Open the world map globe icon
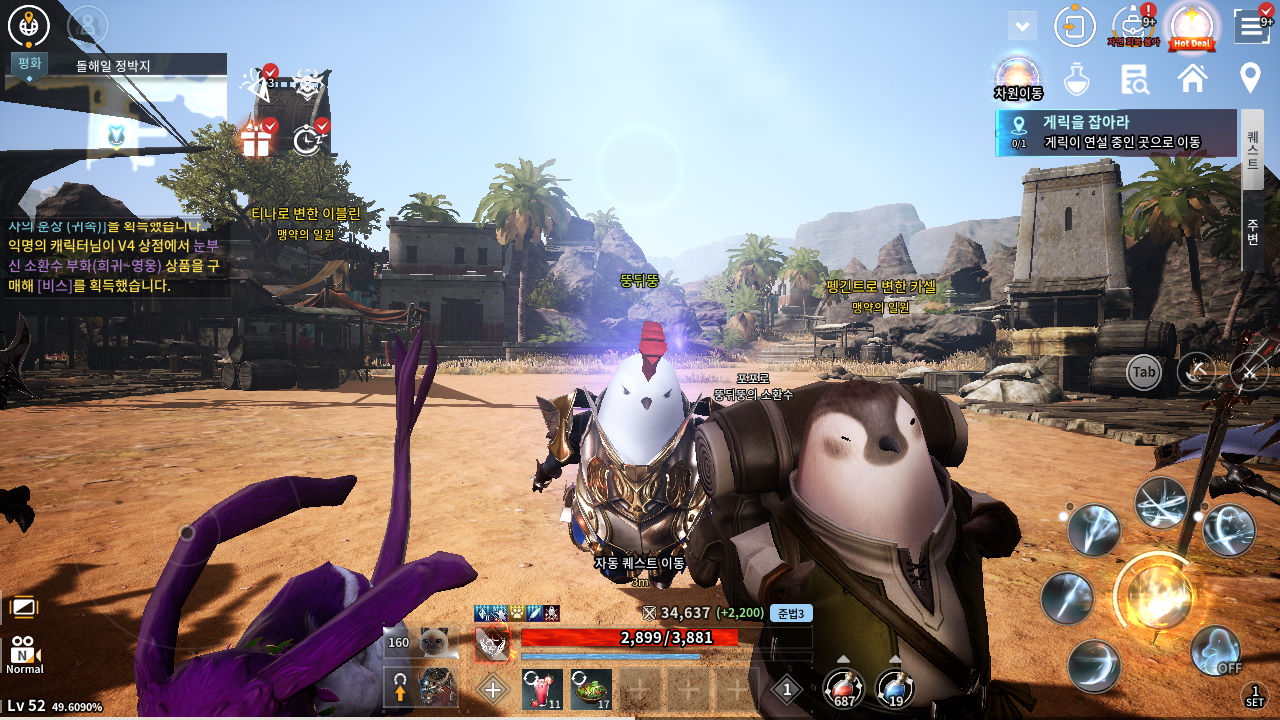The height and width of the screenshot is (720, 1280). pyautogui.click(x=28, y=26)
